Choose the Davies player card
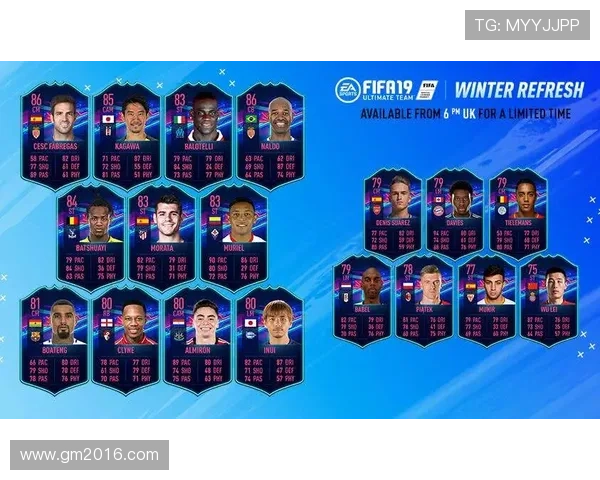 coord(455,210)
